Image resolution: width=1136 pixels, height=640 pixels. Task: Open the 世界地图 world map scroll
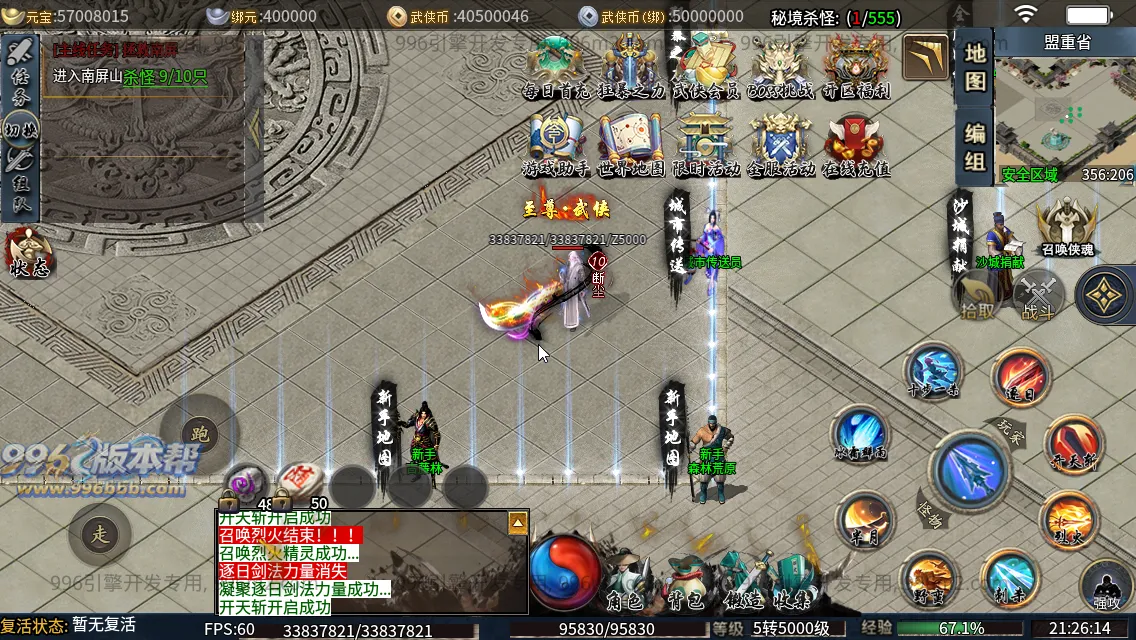[x=631, y=145]
